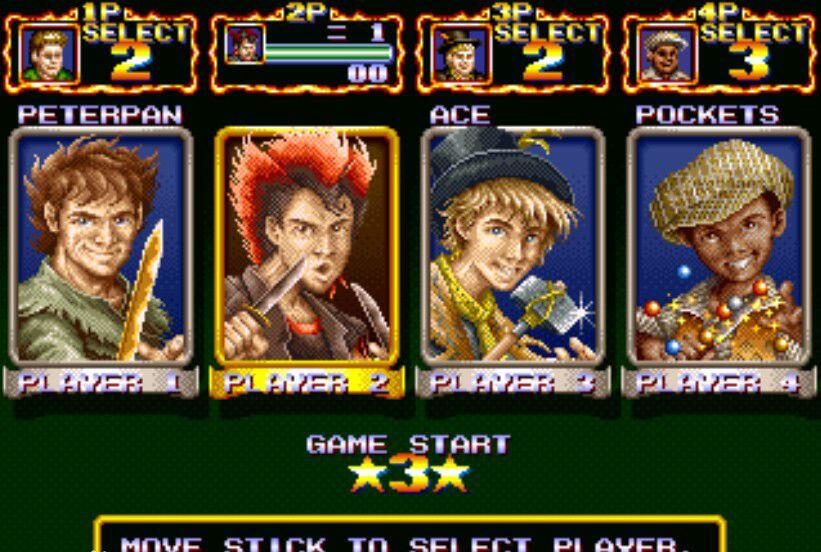Pick the Ace character portrait
Screen dimensions: 821x552
click(513, 247)
